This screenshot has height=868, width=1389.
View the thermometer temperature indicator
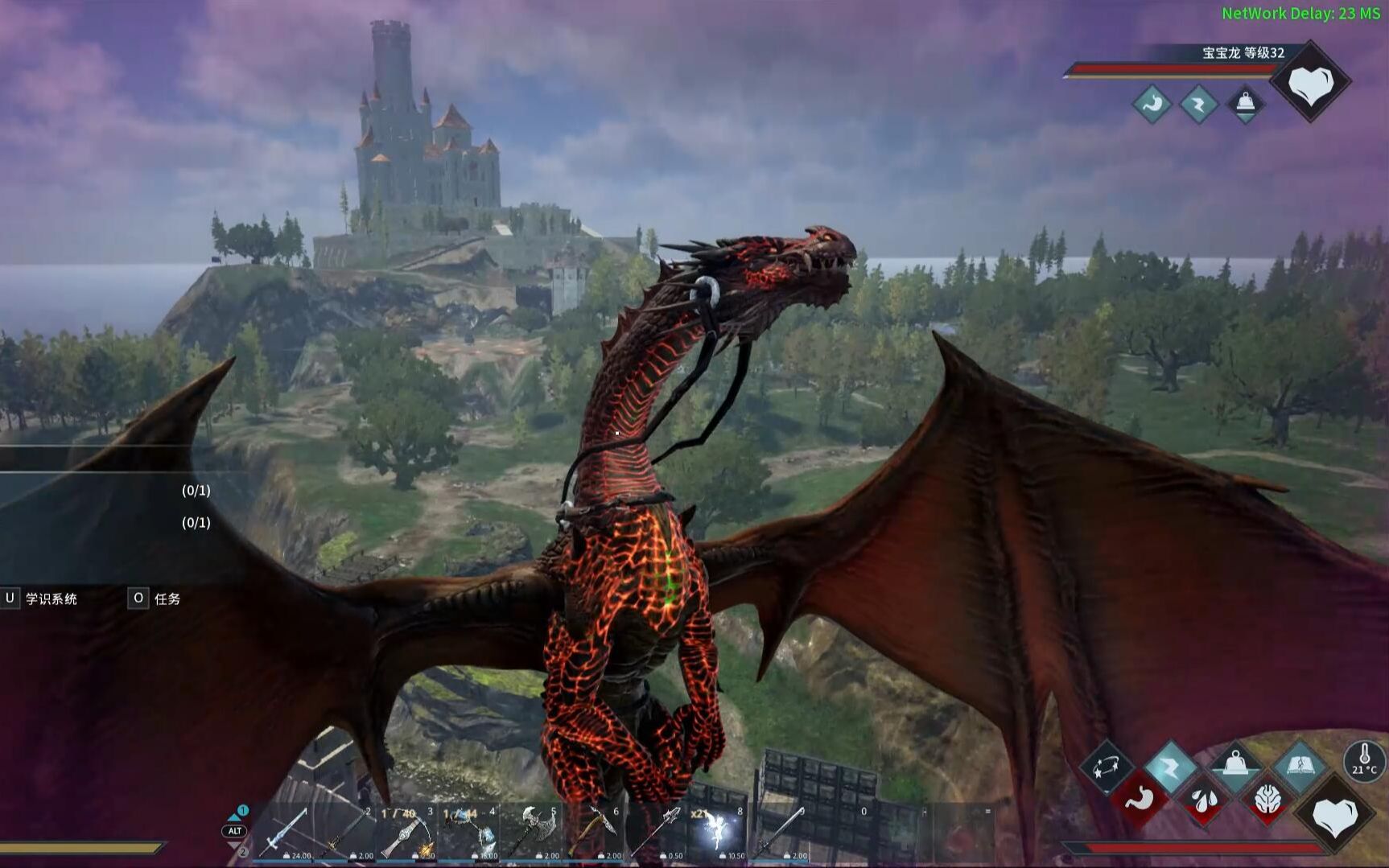(x=1364, y=760)
